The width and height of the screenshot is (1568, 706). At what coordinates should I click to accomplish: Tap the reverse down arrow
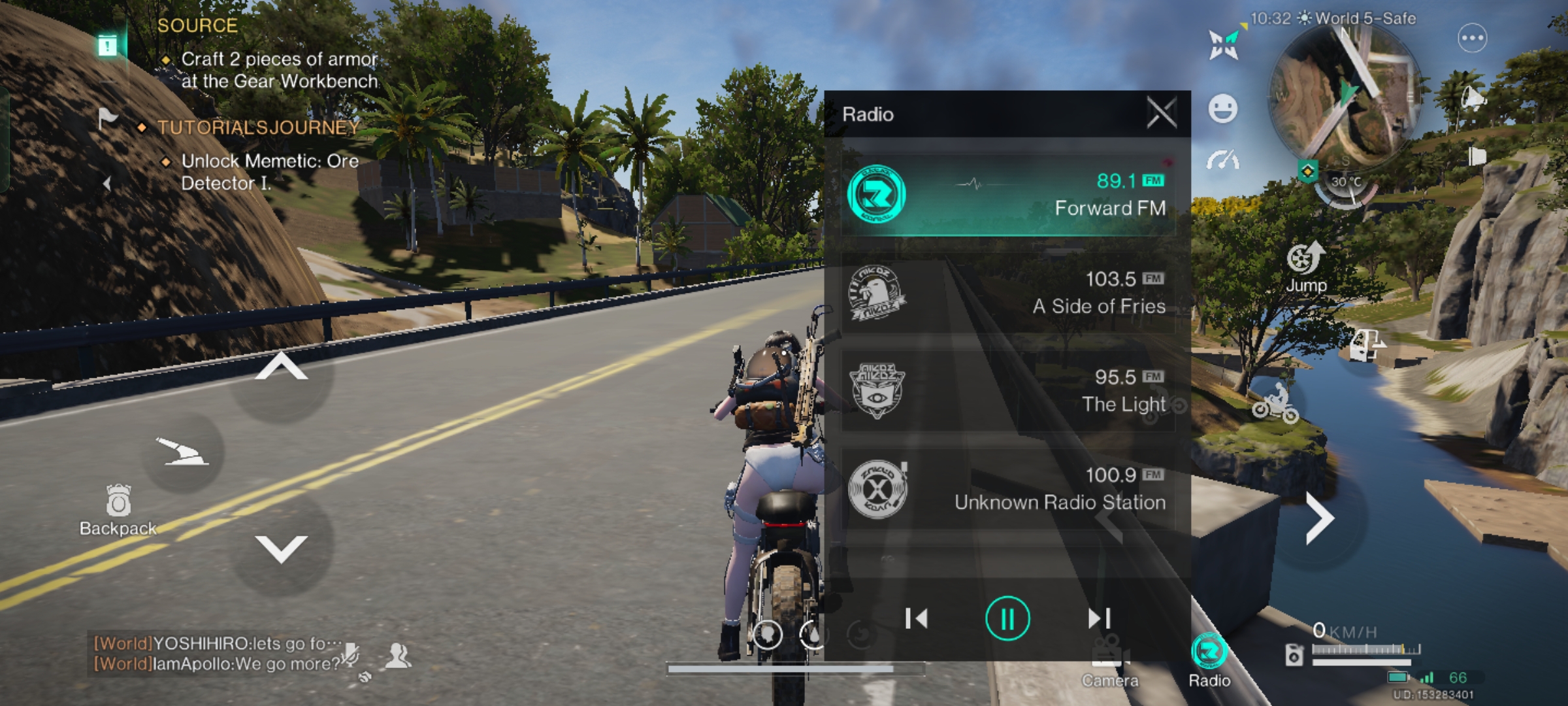click(281, 548)
